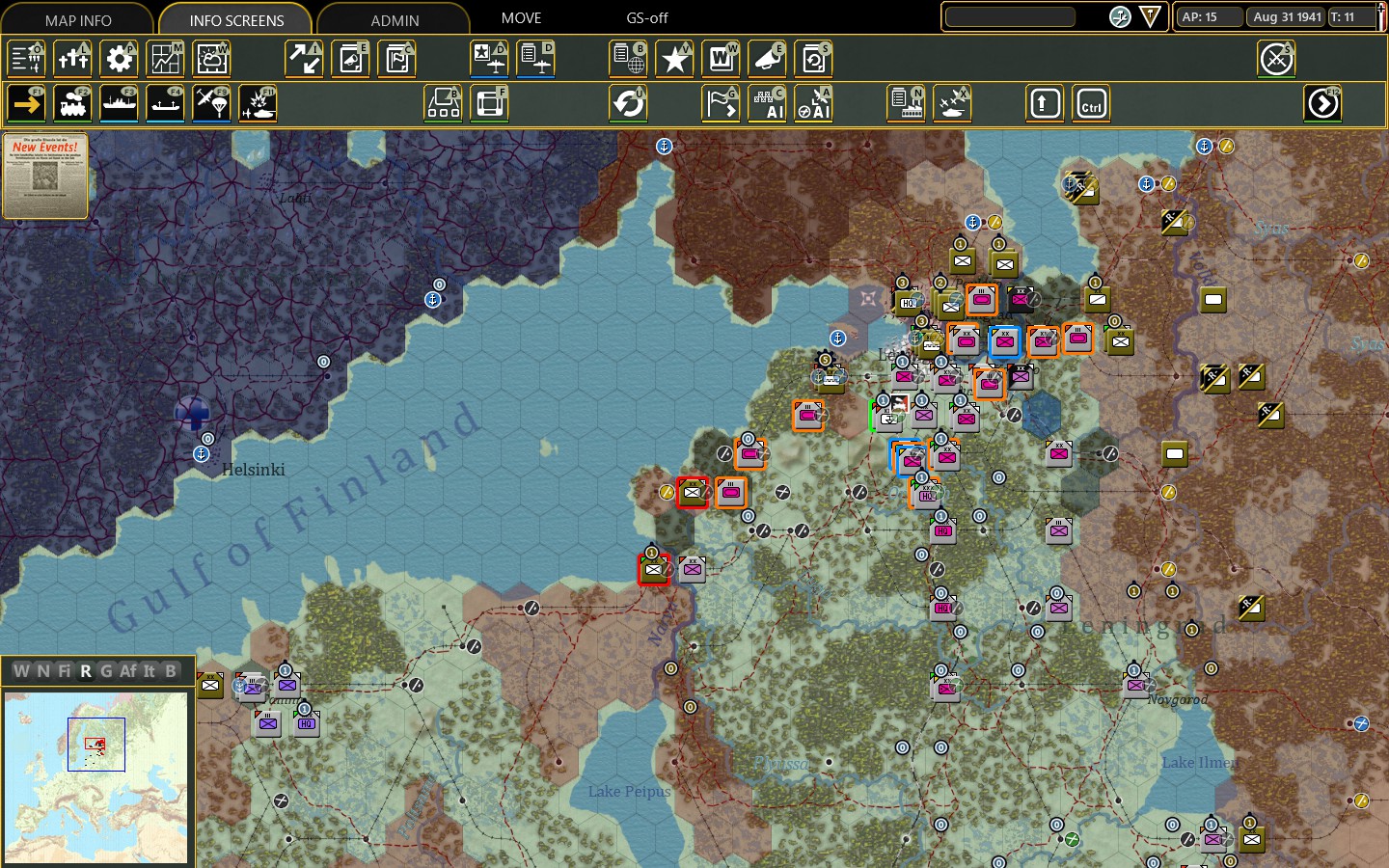Viewport: 1389px width, 868px height.
Task: Activate the yellow arrow move mode
Action: (x=27, y=103)
